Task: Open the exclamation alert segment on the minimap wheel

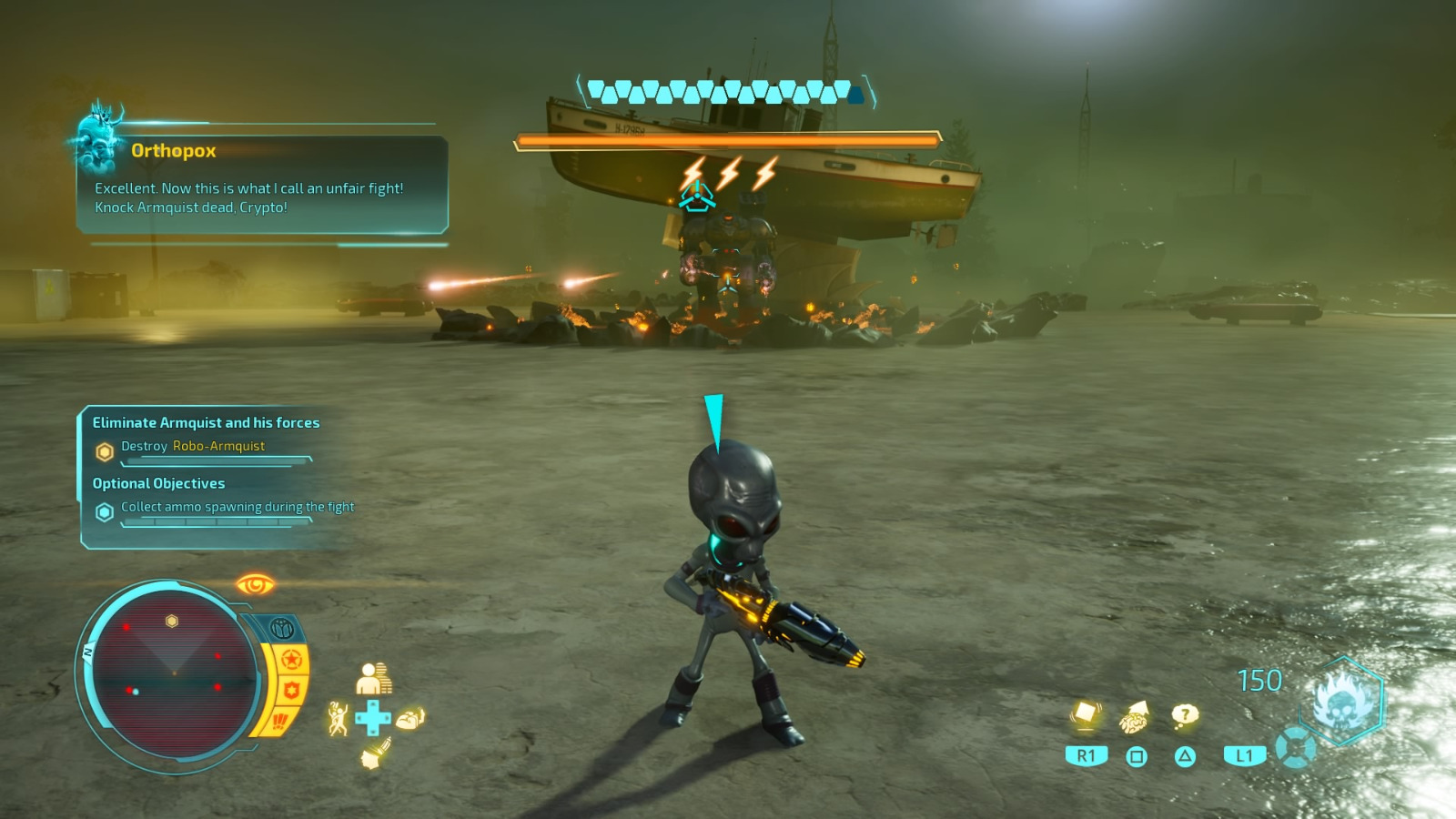Action: [x=278, y=719]
